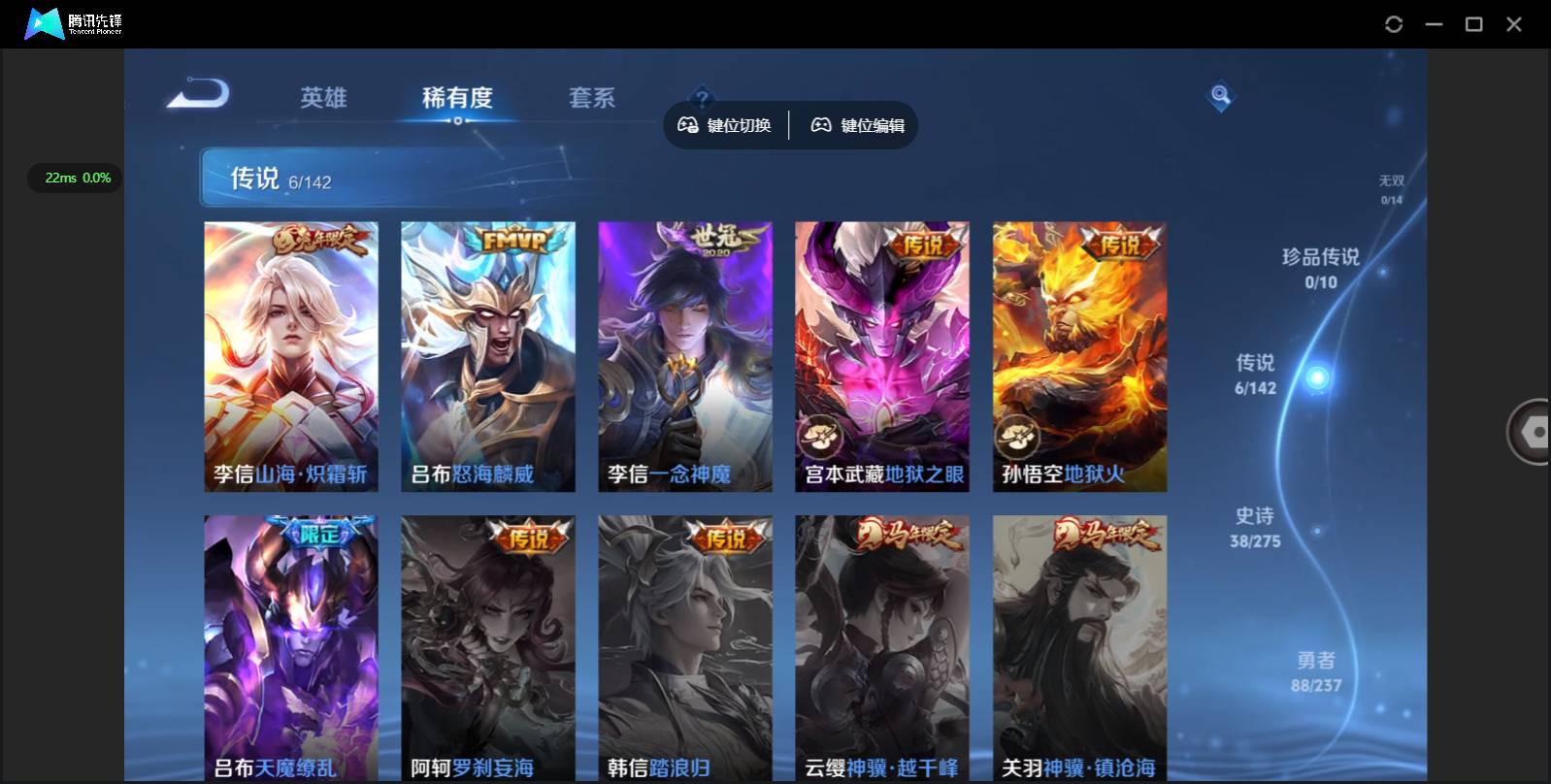Open the 关羽神骥·镇沧海 skin card
This screenshot has width=1551, height=784.
tap(1079, 645)
